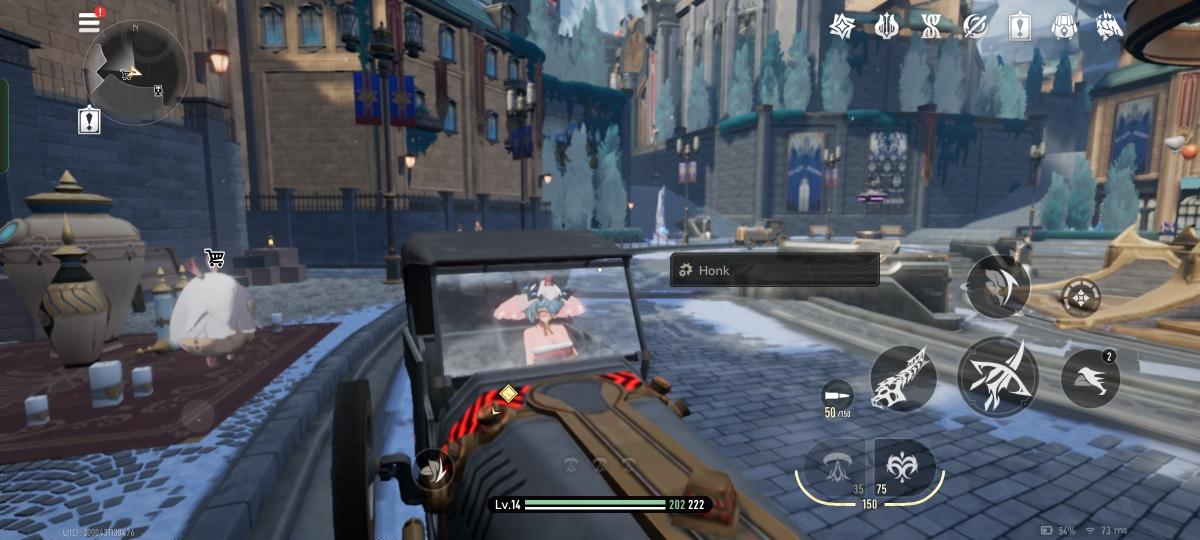Open the quest tag below the minimap
The image size is (1200, 540).
click(90, 121)
